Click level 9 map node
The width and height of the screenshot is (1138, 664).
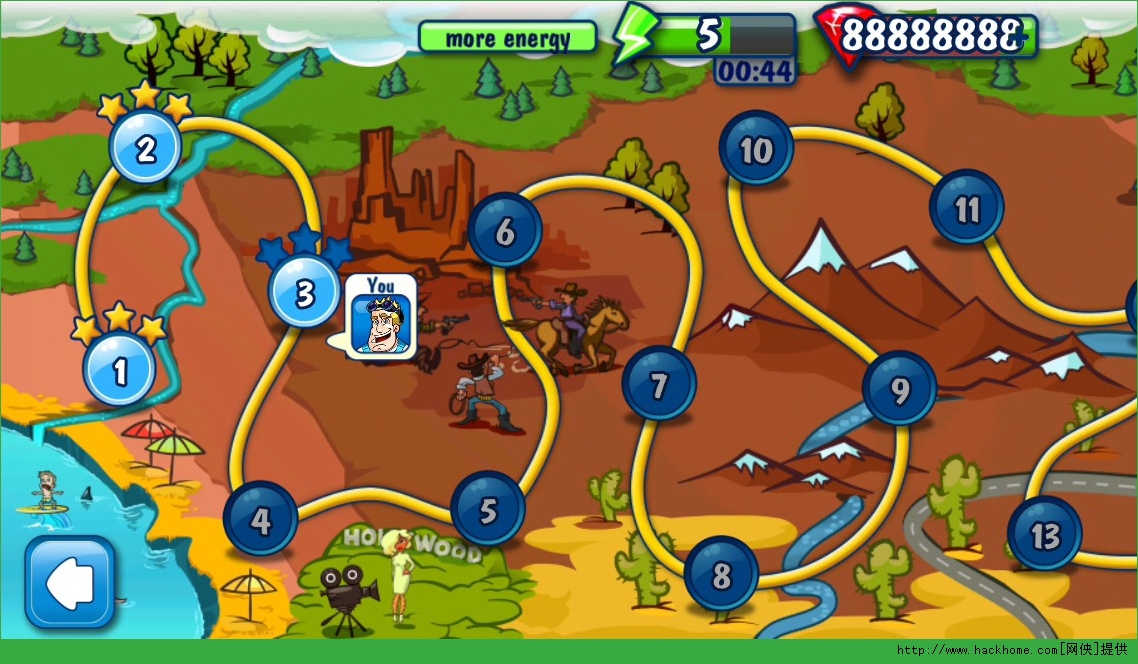point(899,389)
